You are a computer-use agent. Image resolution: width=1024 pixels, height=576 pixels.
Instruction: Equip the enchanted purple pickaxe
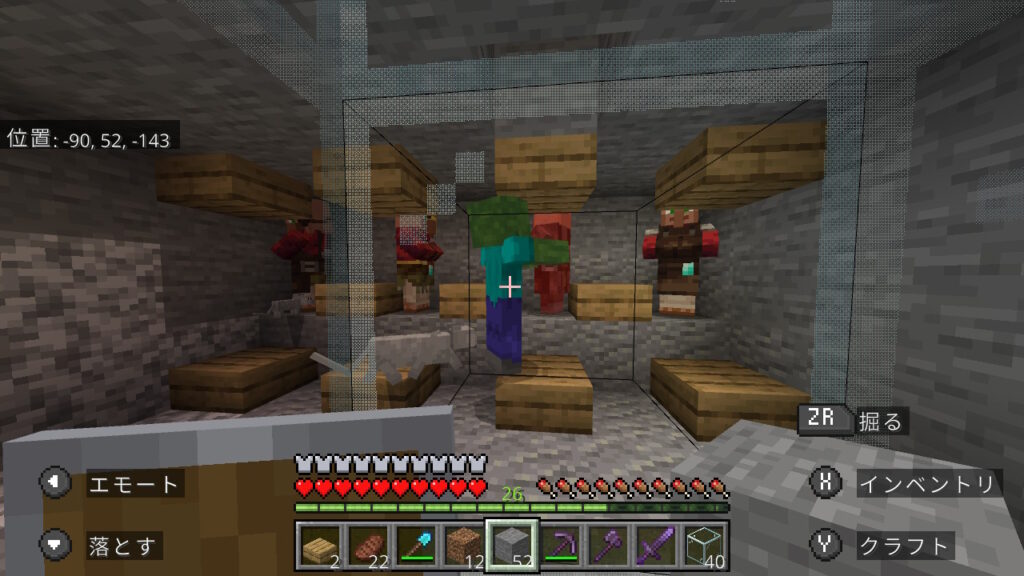pyautogui.click(x=560, y=545)
